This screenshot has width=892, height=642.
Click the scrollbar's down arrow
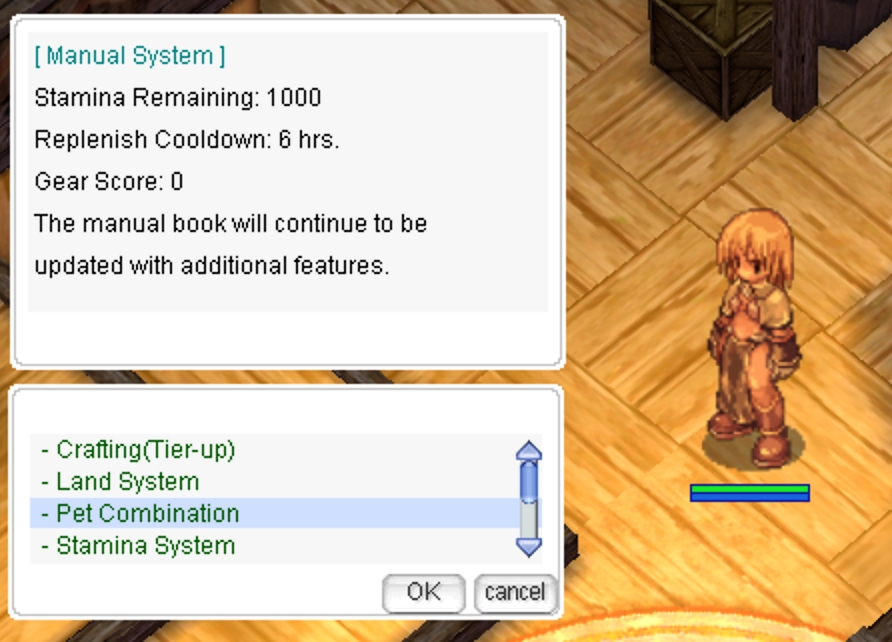pyautogui.click(x=528, y=546)
